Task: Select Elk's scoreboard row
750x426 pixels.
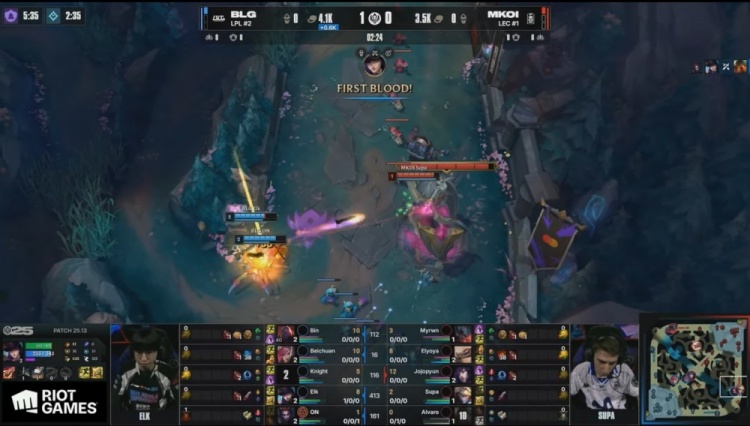Action: click(x=320, y=393)
